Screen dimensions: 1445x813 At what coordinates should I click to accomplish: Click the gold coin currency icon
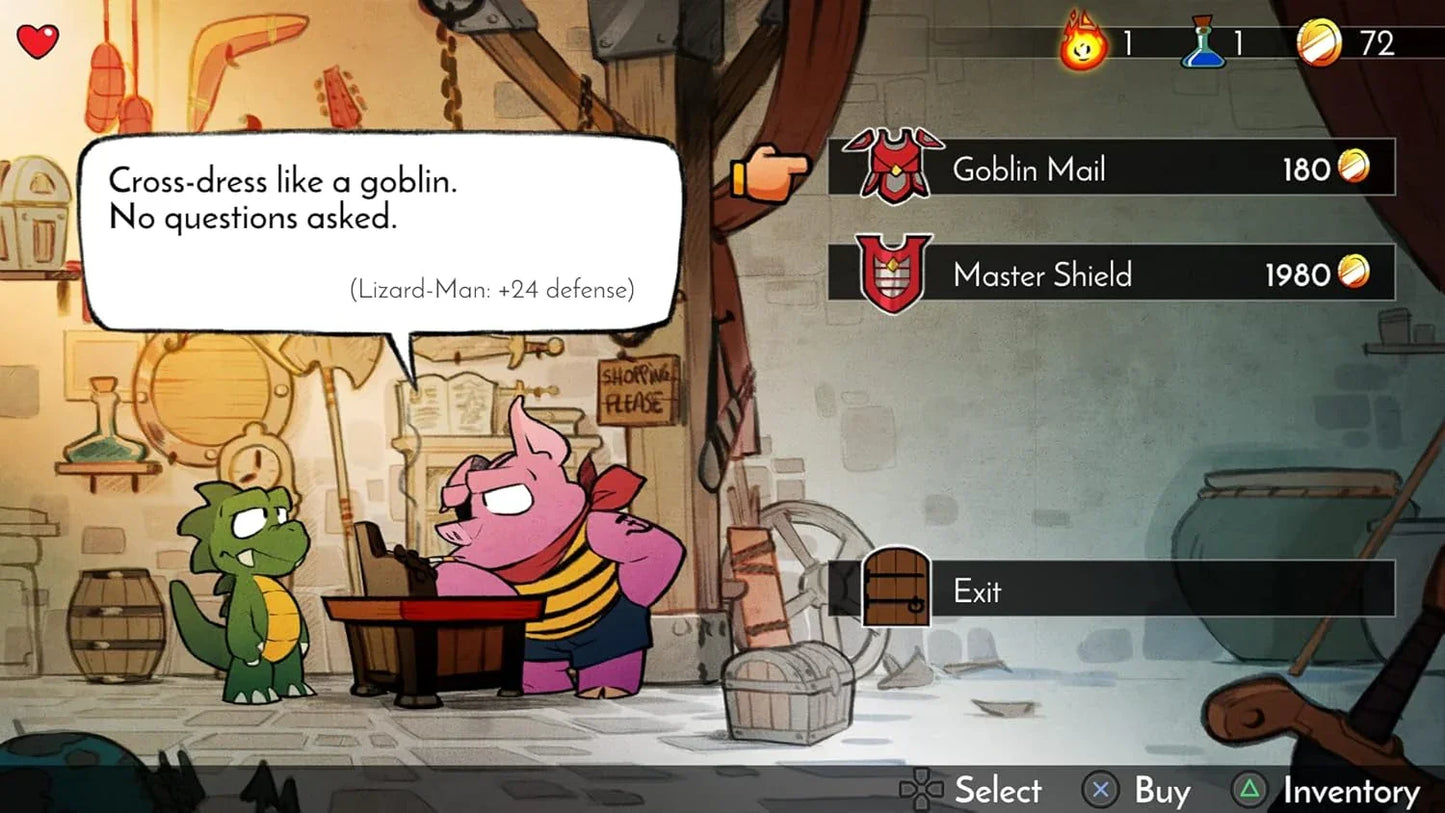click(x=1326, y=42)
